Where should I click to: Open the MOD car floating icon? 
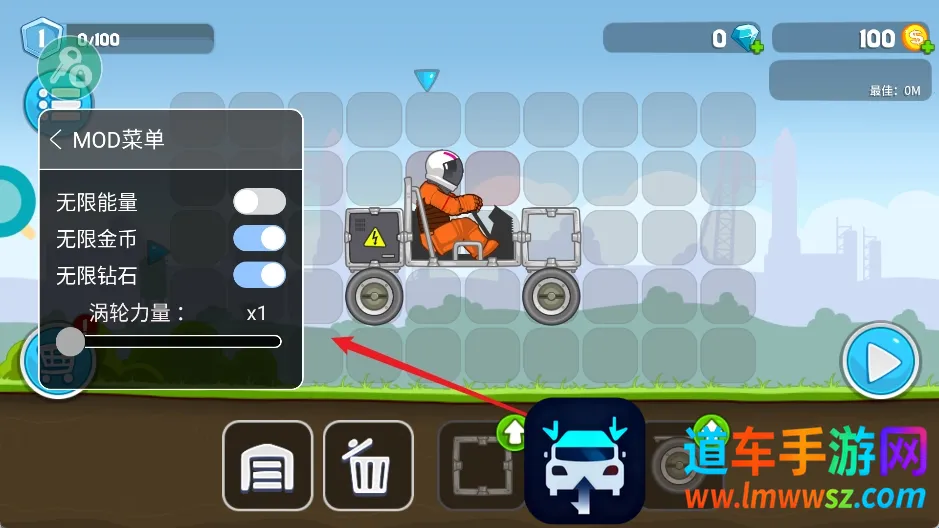tap(584, 461)
